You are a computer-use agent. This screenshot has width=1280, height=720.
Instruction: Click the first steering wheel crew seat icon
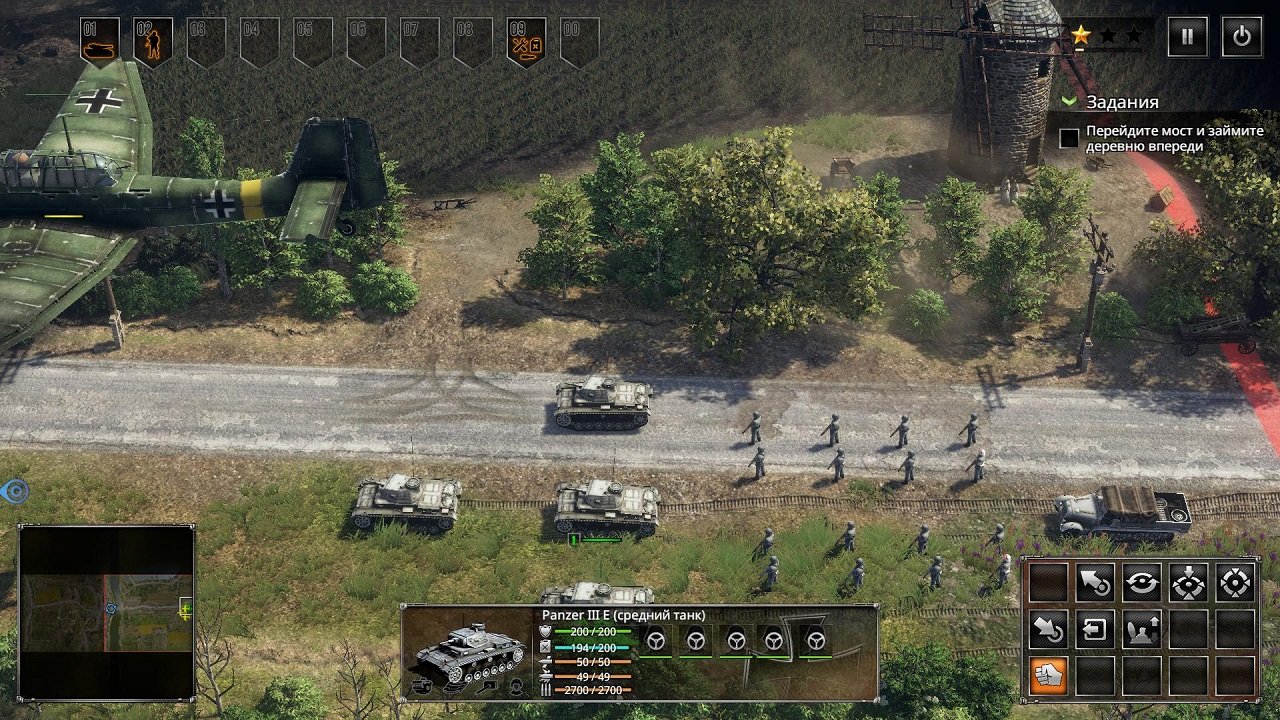656,641
